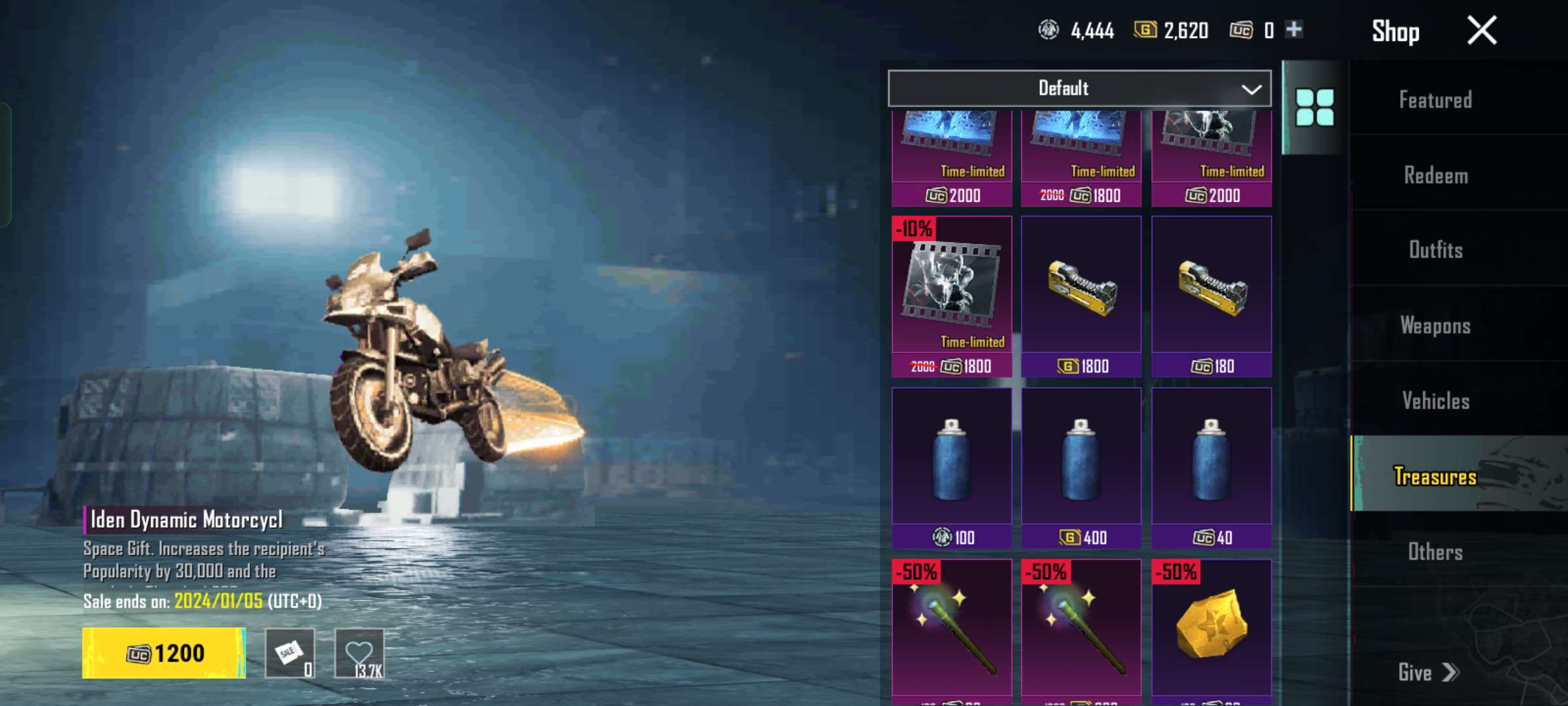Select the Treasures tab
1568x706 pixels.
coord(1435,476)
